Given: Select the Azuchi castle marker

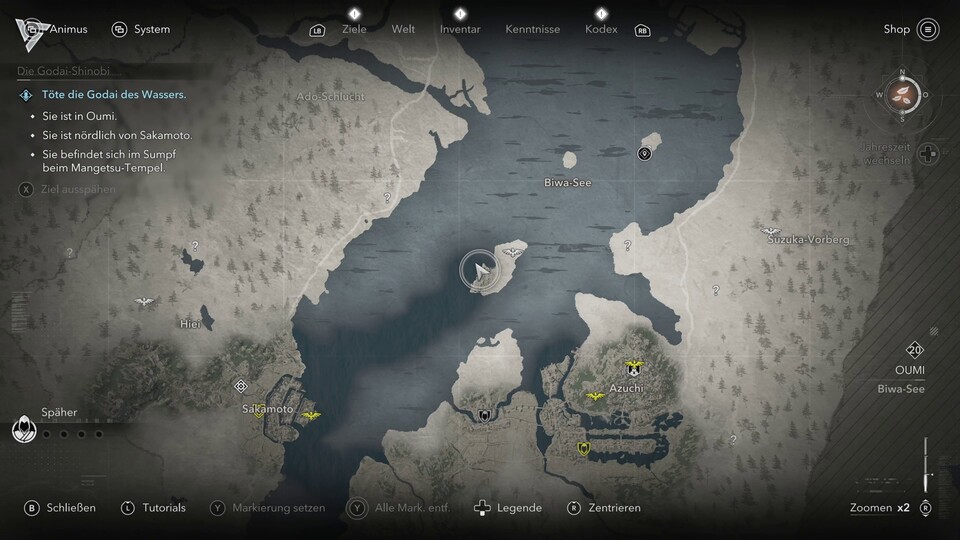Looking at the screenshot, I should coord(632,367).
